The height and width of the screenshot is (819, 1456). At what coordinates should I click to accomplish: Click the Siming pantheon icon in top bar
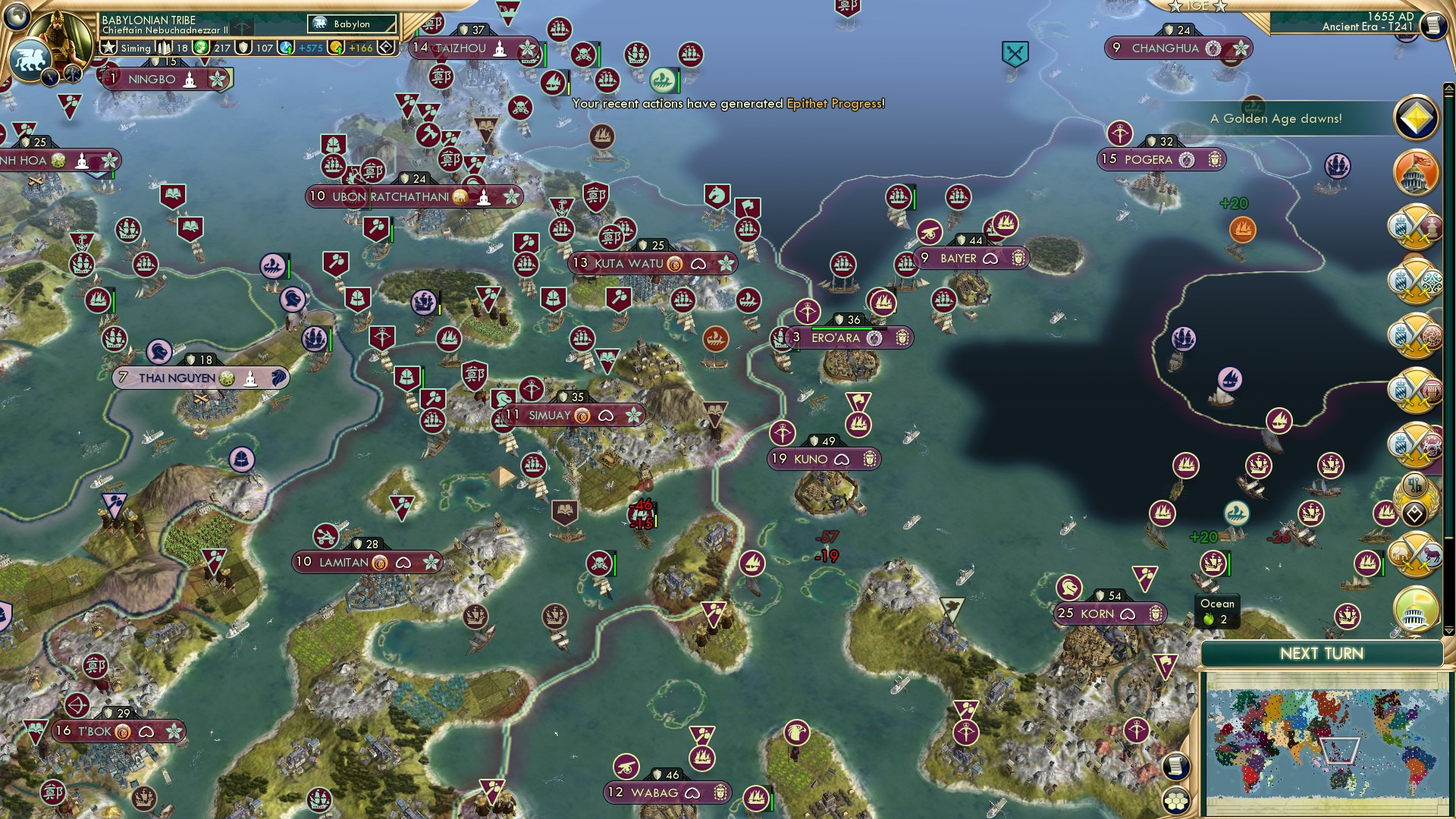(136, 48)
